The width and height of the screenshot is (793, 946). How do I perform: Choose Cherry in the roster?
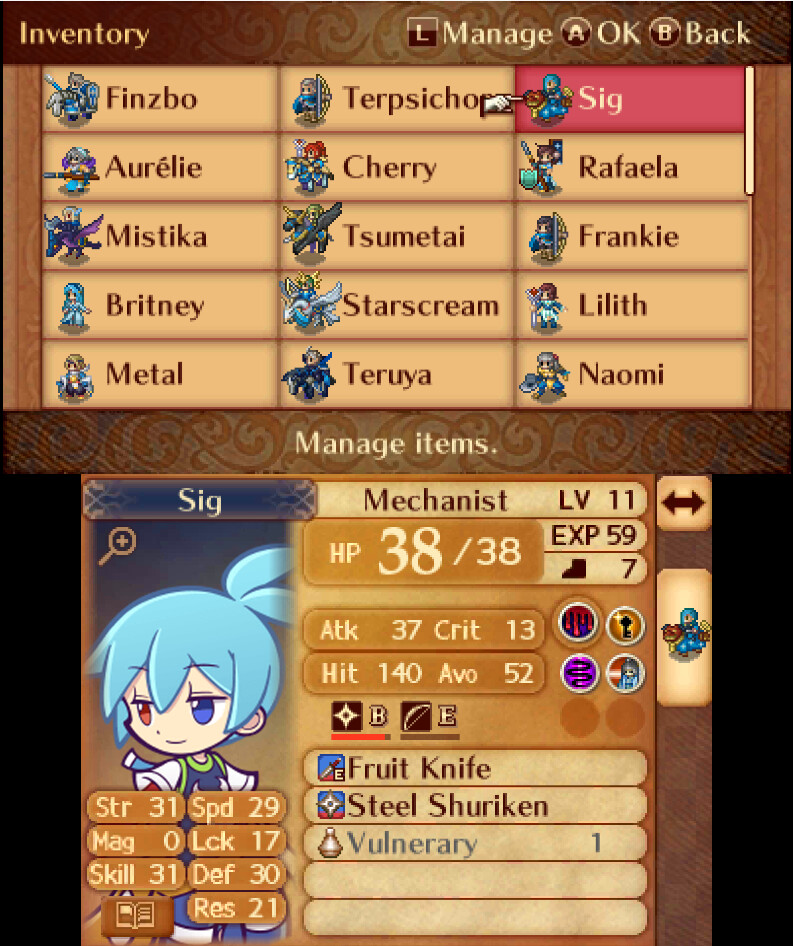[397, 167]
